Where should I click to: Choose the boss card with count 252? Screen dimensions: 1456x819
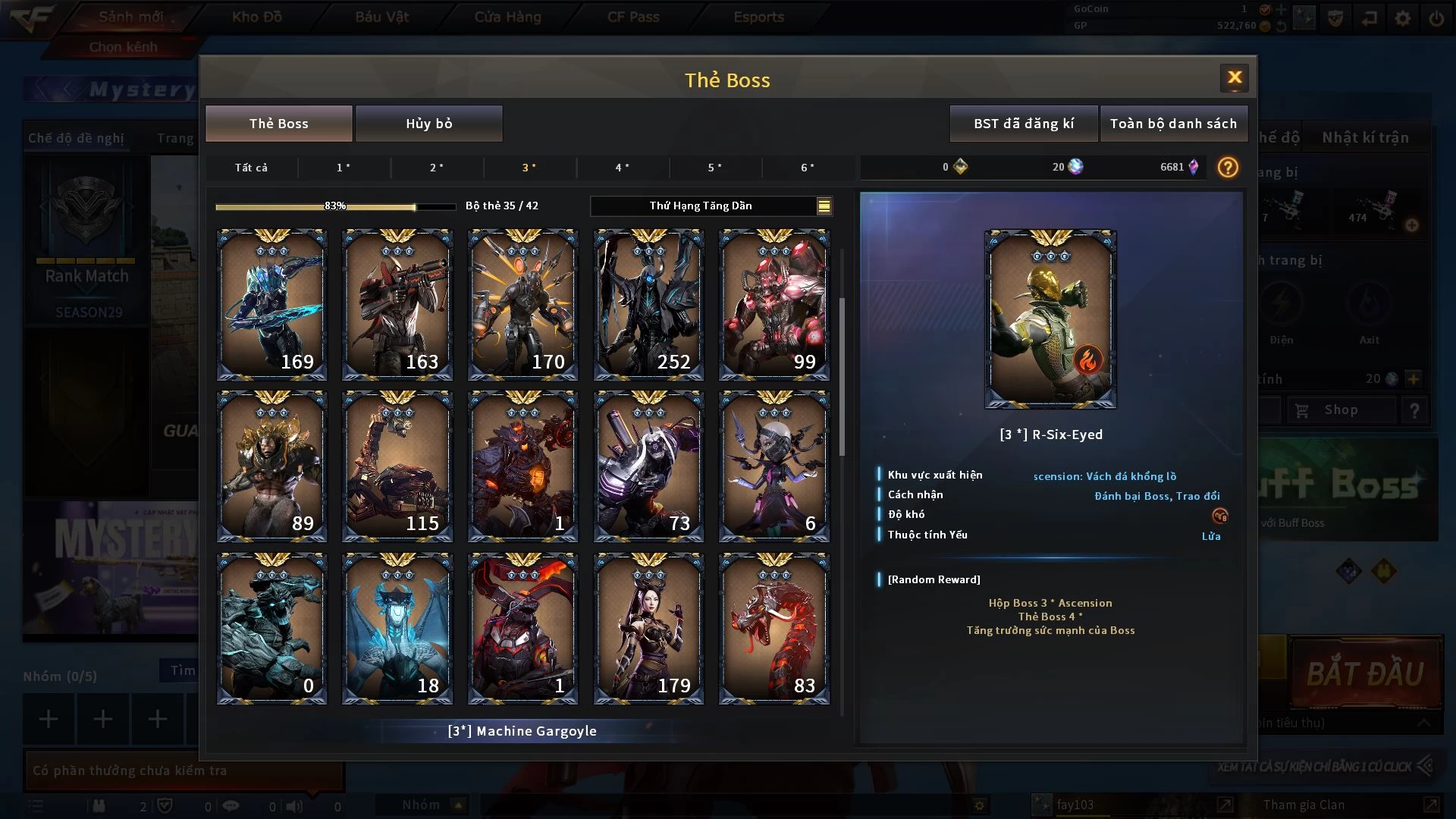click(x=648, y=305)
